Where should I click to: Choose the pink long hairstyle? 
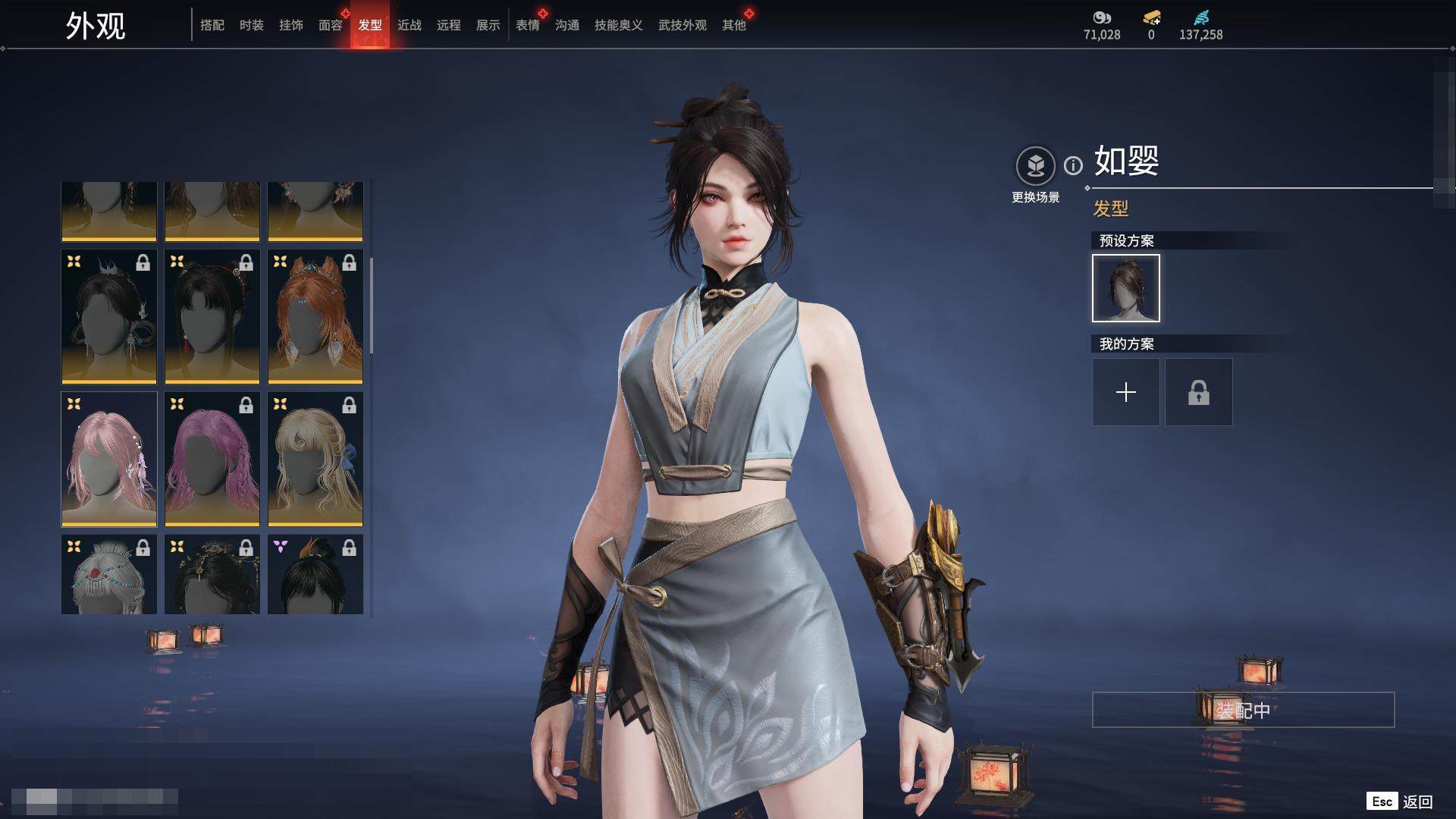(109, 459)
